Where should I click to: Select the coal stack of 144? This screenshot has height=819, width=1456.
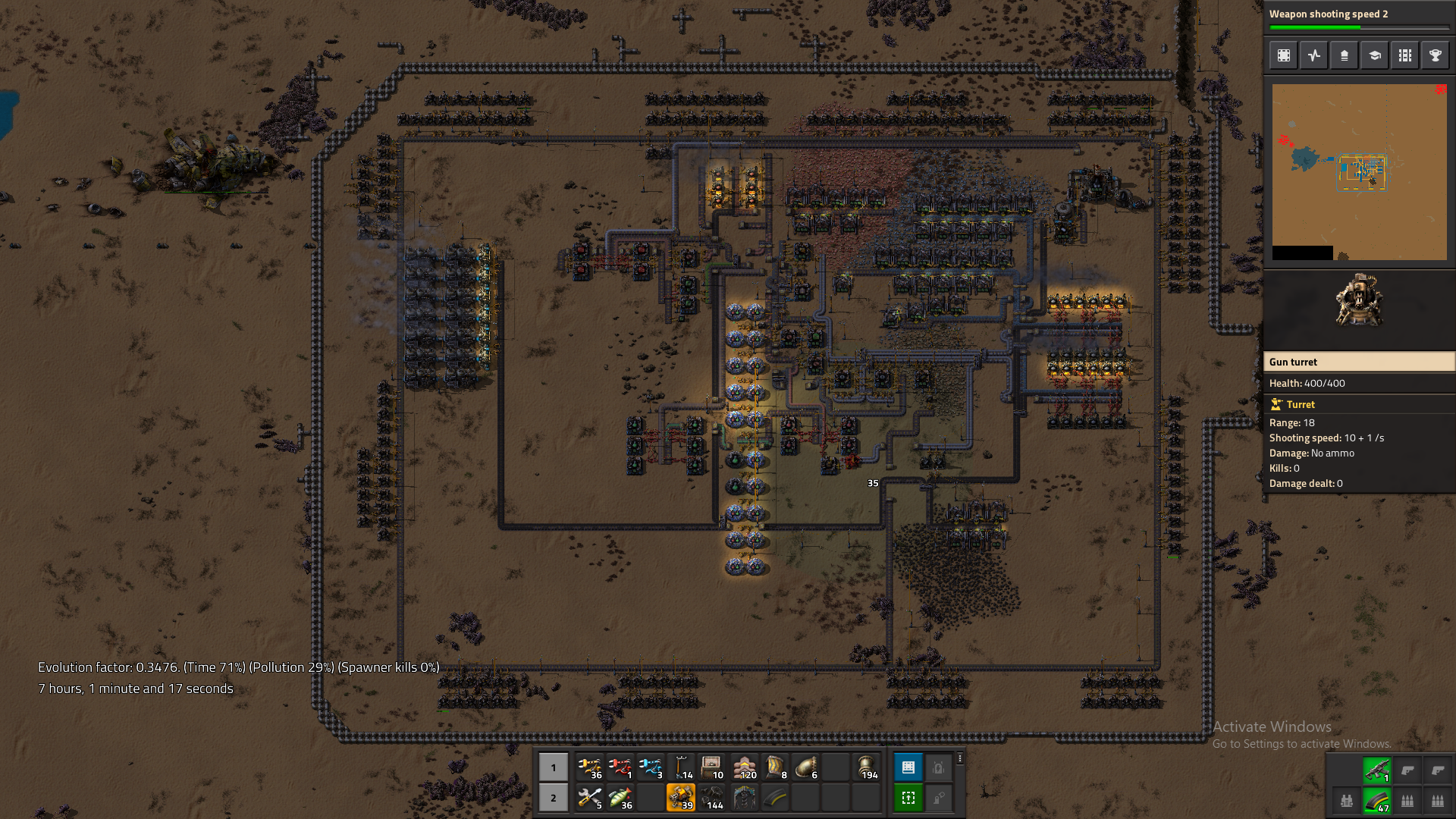coord(711,798)
